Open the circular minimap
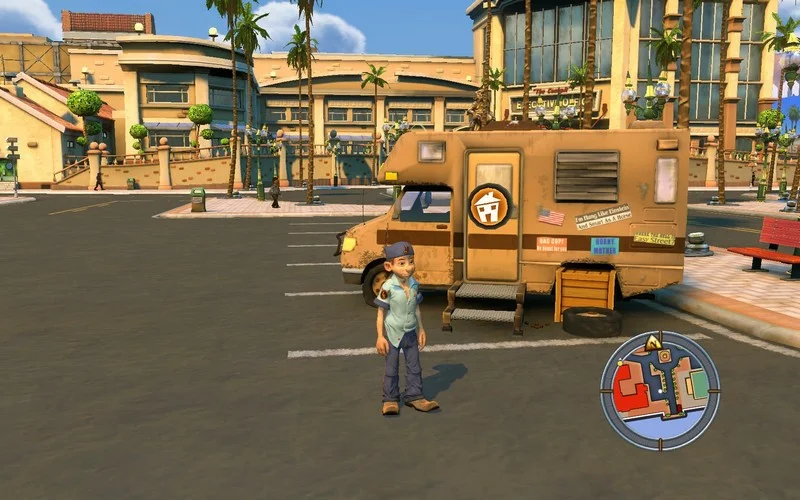 [x=660, y=390]
